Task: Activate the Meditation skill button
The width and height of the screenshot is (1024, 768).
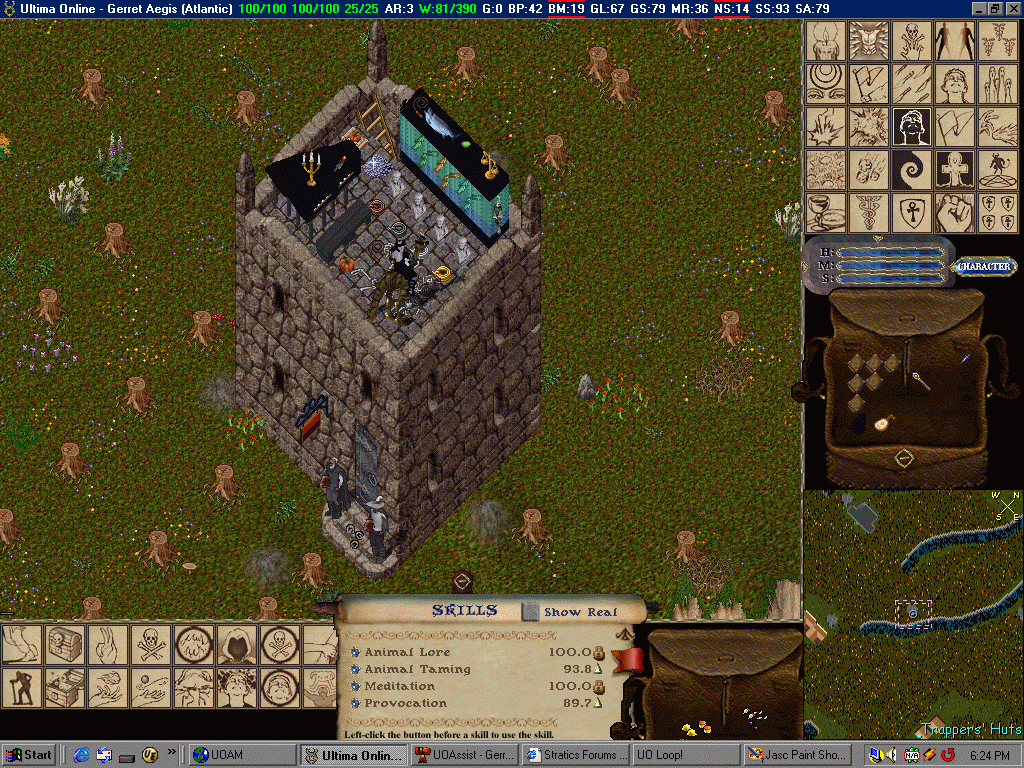Action: click(355, 686)
